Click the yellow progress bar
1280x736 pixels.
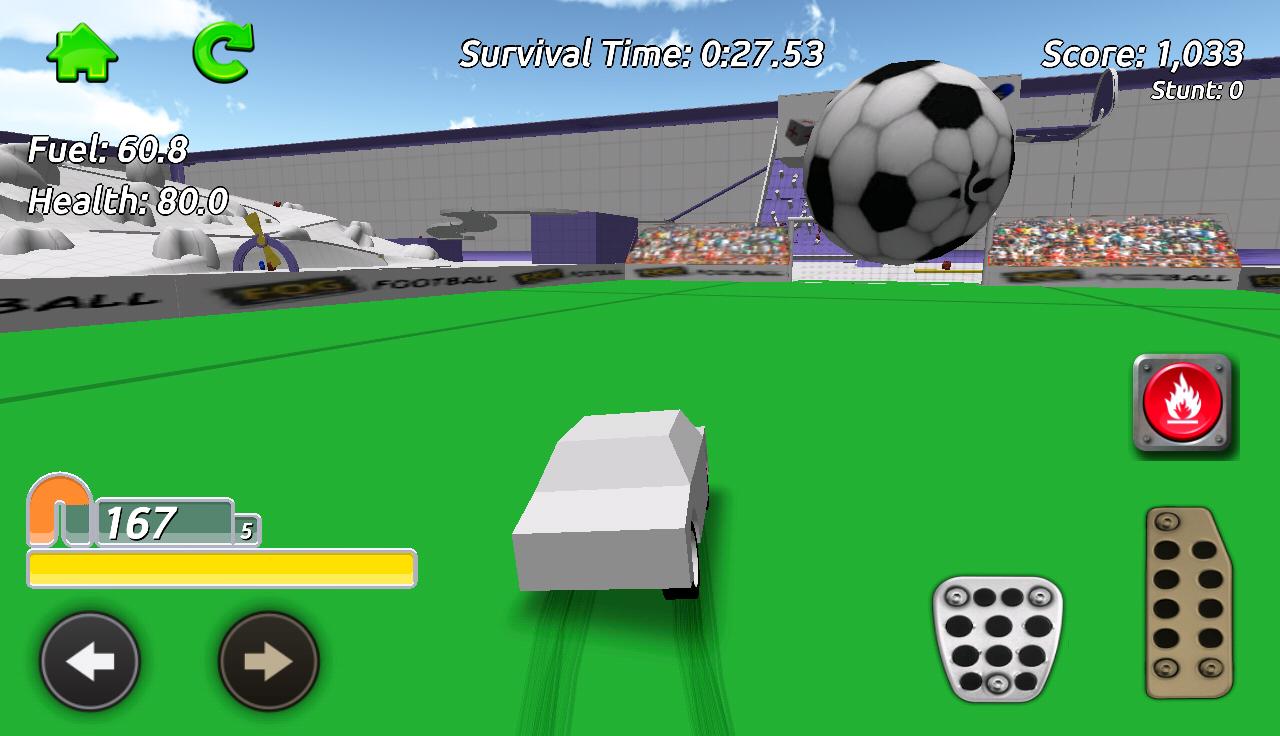click(x=222, y=566)
